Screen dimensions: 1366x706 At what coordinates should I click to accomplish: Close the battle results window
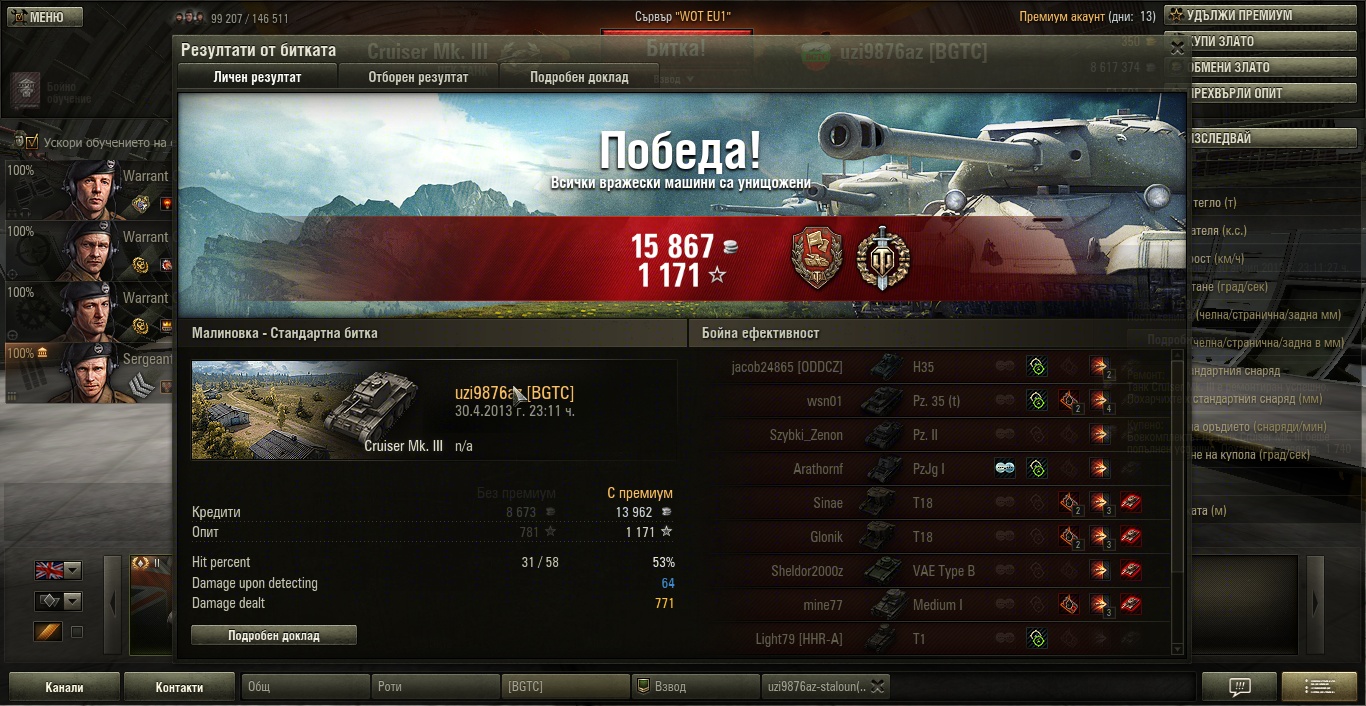(x=1177, y=46)
